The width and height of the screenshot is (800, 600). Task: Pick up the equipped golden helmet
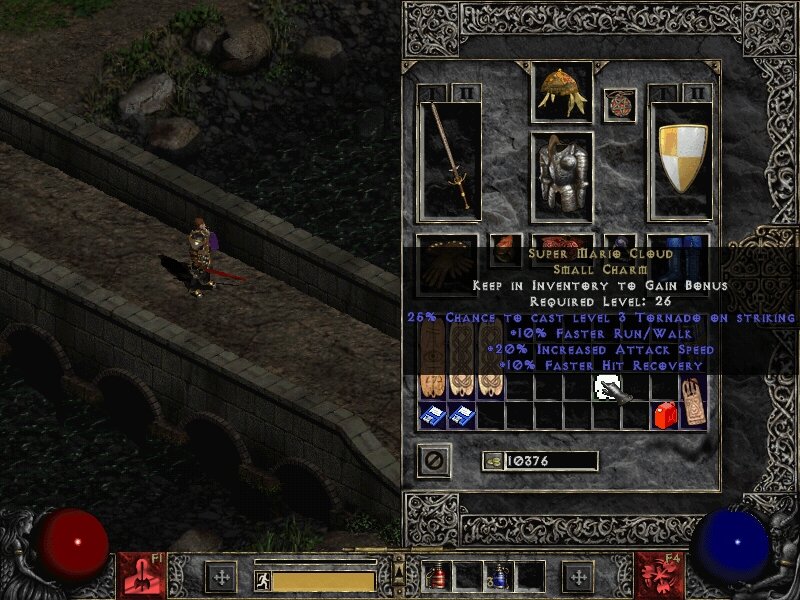coord(561,91)
